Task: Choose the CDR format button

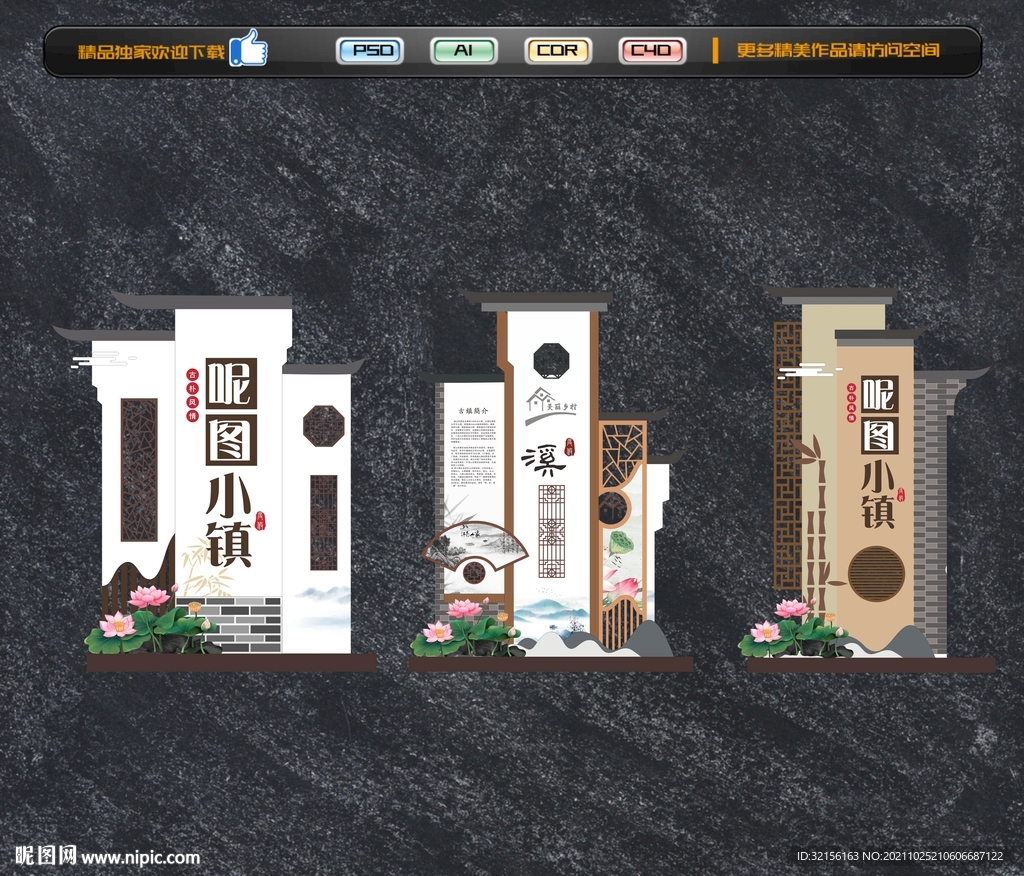Action: tap(557, 51)
